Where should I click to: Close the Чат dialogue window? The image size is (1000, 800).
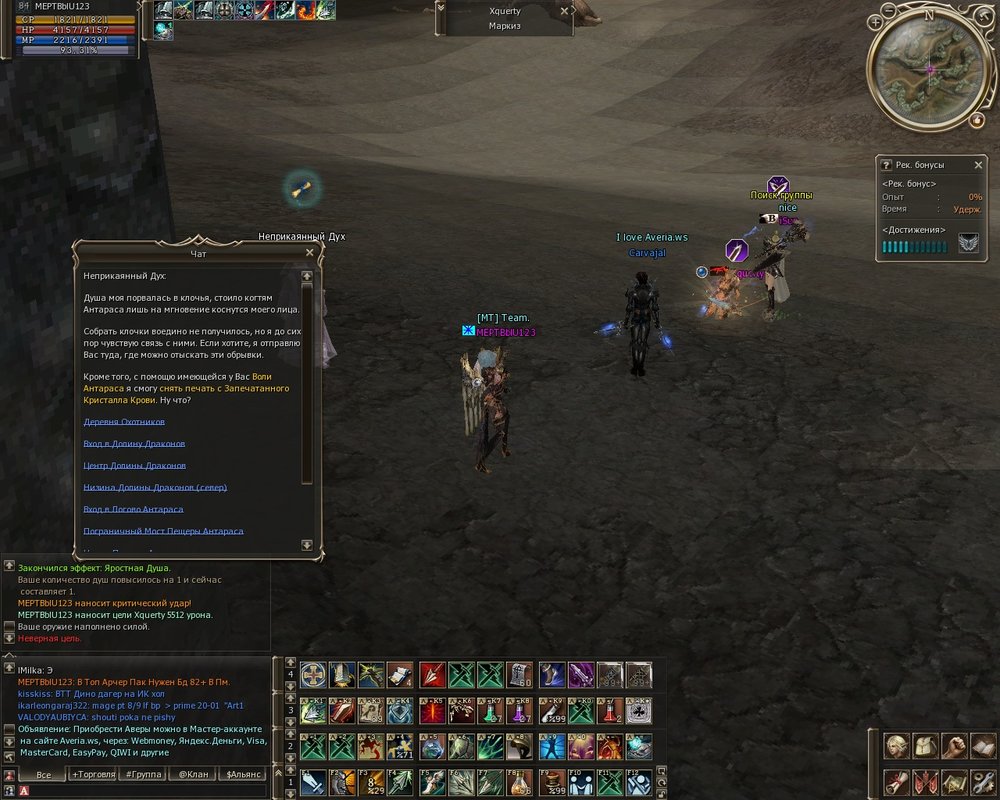pos(310,253)
